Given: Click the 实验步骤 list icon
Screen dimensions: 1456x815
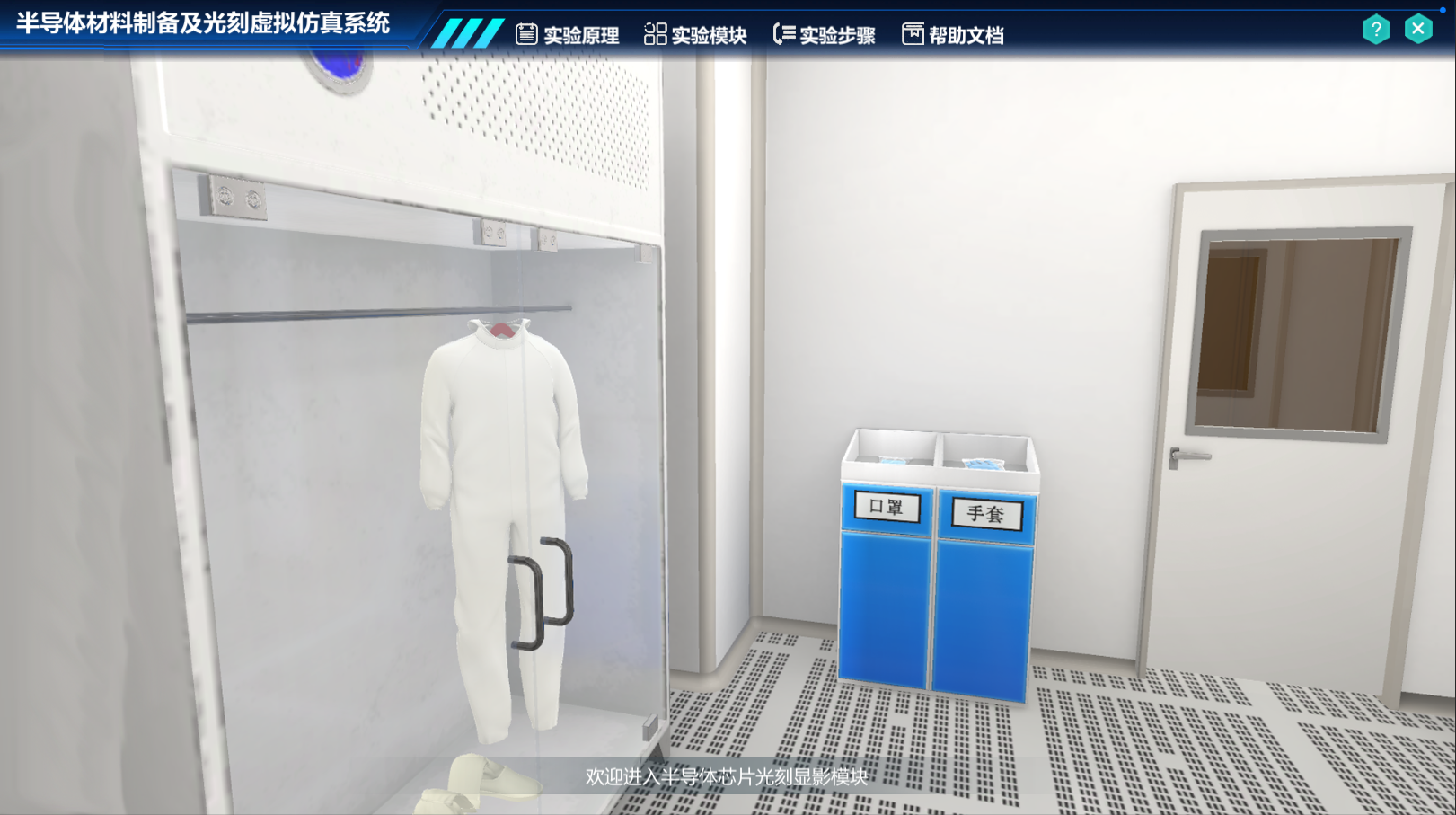Looking at the screenshot, I should pyautogui.click(x=784, y=32).
